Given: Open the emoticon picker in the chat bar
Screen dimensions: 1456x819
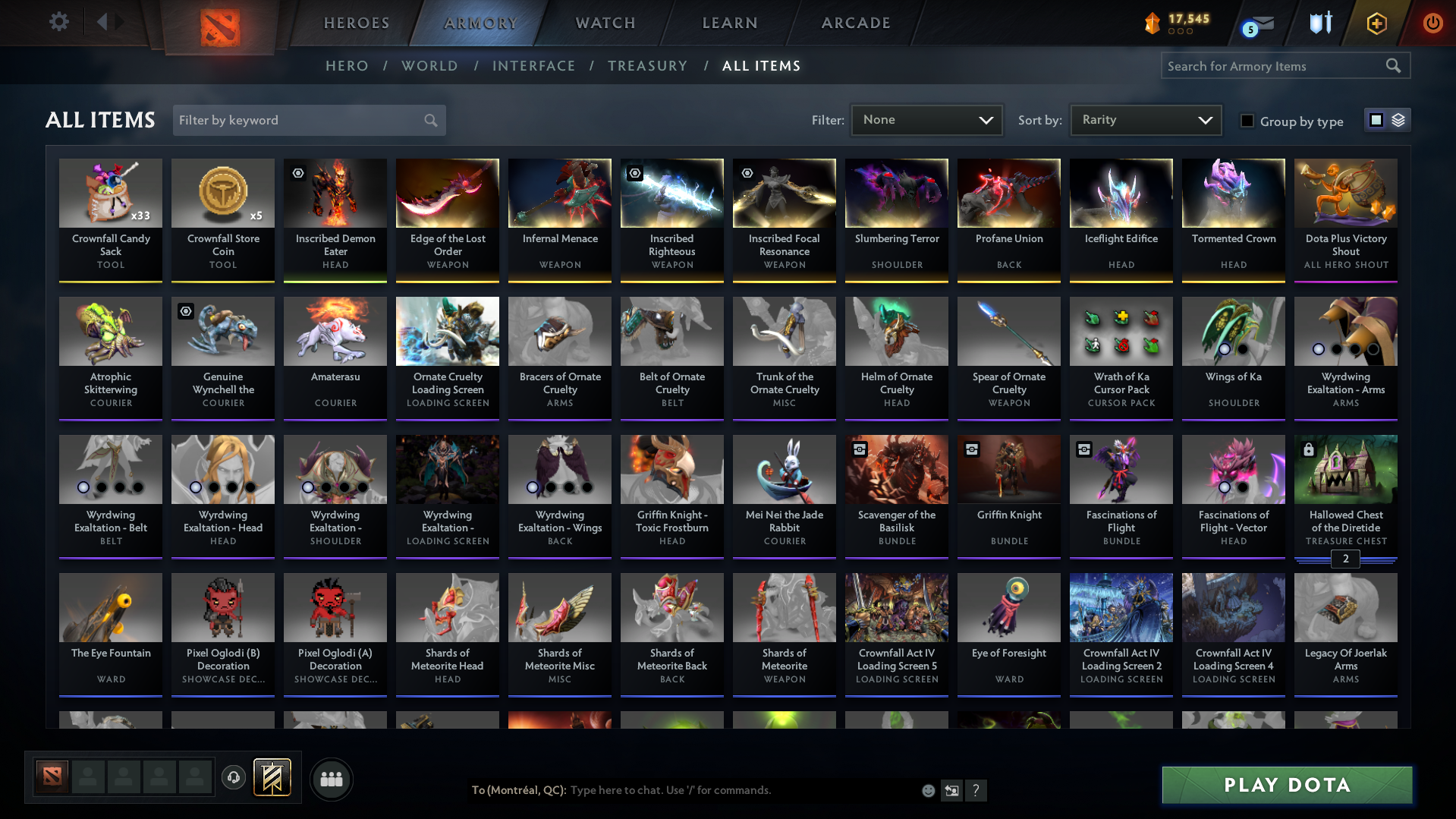Looking at the screenshot, I should click(x=928, y=790).
